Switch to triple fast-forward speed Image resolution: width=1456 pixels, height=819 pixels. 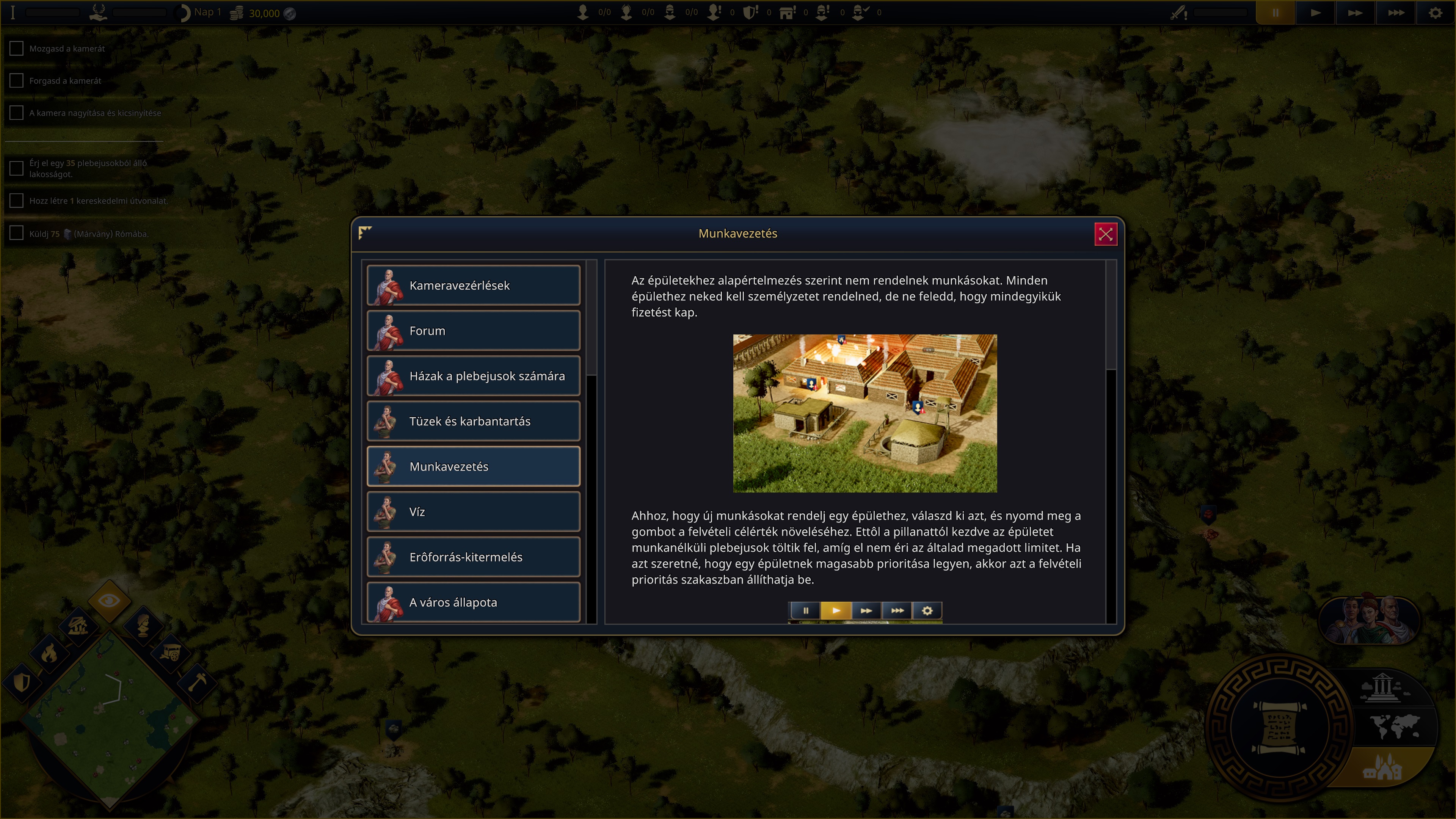(x=1395, y=13)
